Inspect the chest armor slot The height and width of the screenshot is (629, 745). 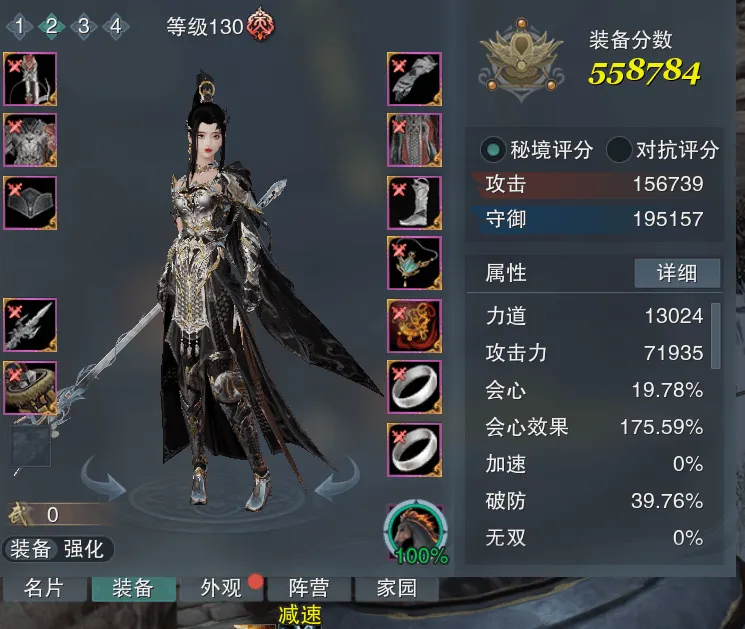(30, 140)
